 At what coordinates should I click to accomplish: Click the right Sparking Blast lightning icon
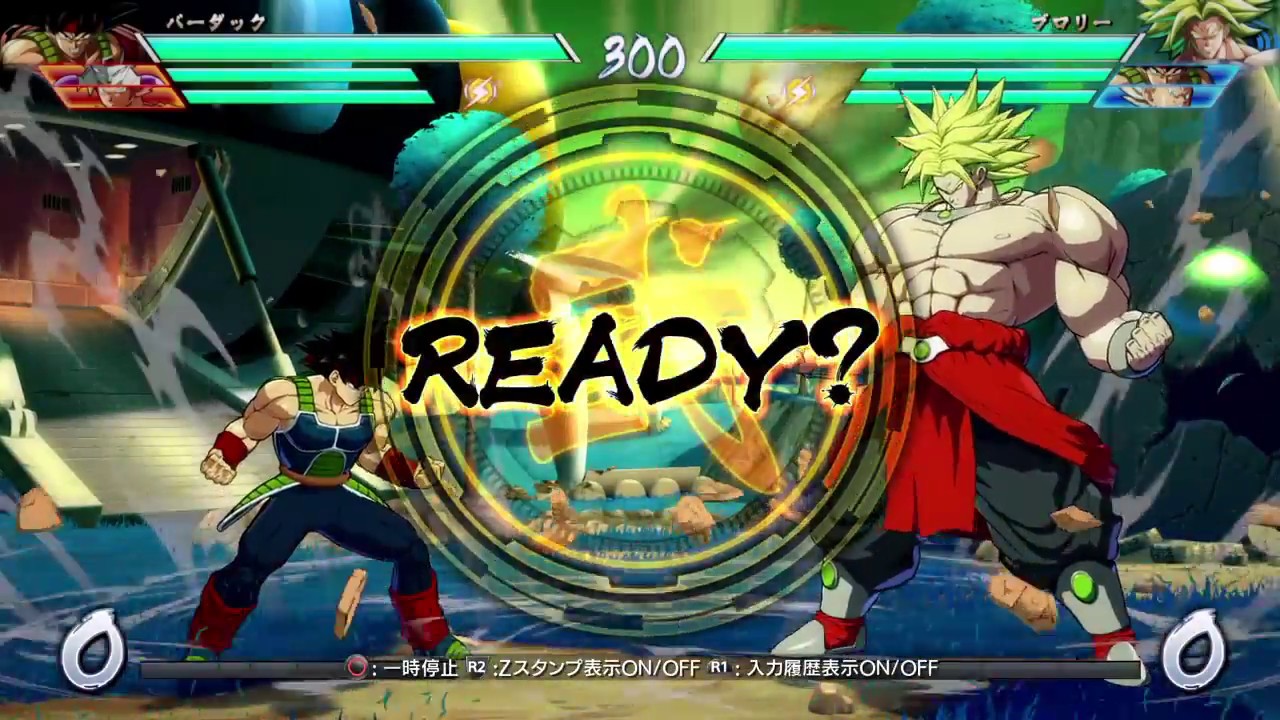coord(799,89)
